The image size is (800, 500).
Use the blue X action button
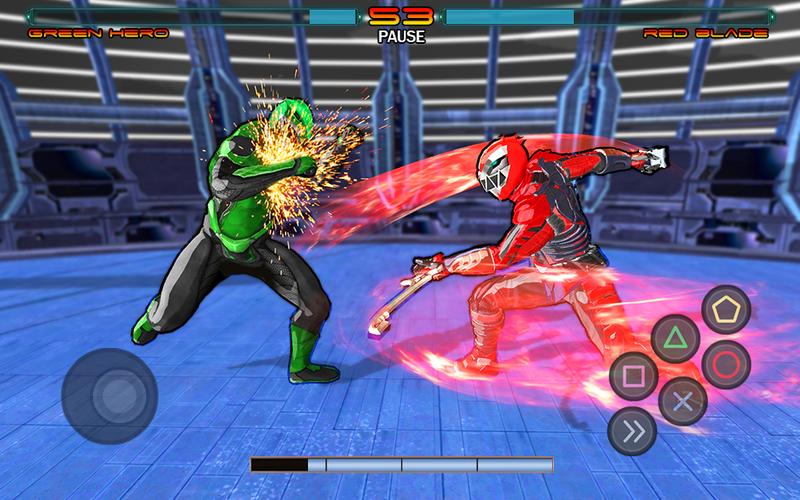click(683, 401)
